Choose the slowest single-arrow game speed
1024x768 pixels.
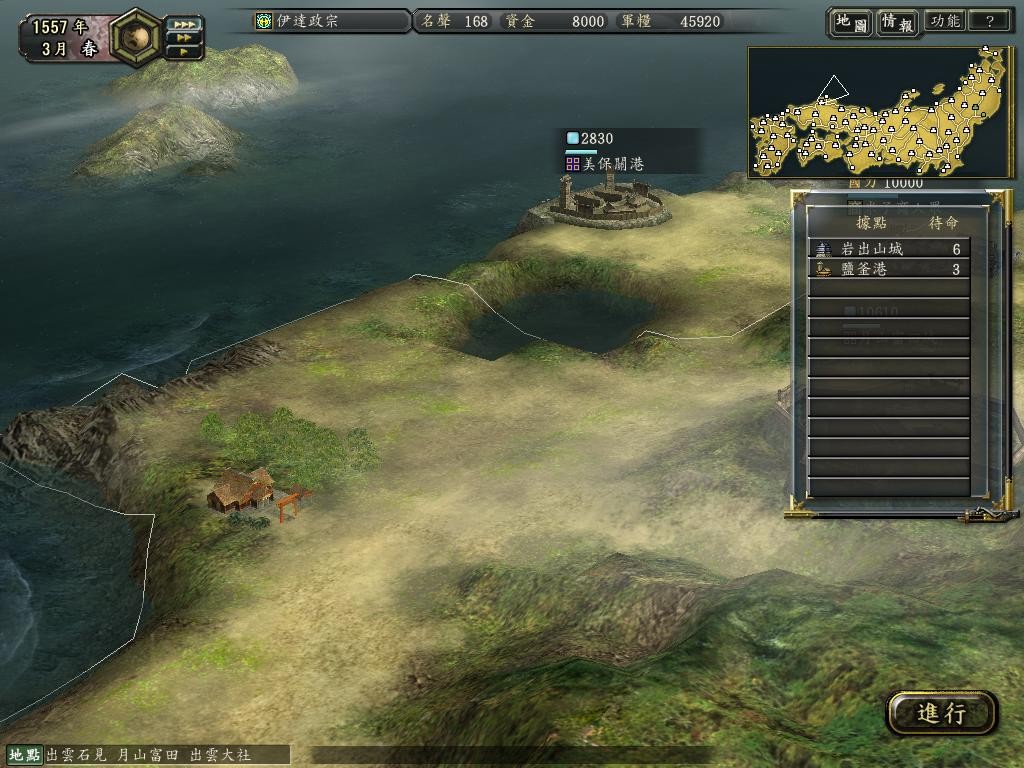click(x=183, y=51)
